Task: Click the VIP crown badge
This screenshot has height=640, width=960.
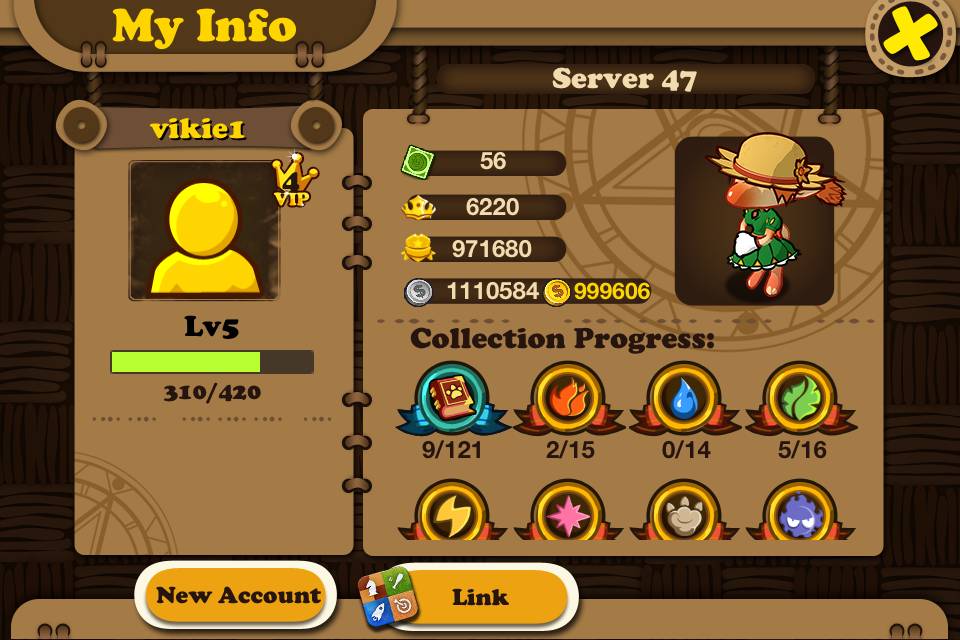Action: [294, 180]
